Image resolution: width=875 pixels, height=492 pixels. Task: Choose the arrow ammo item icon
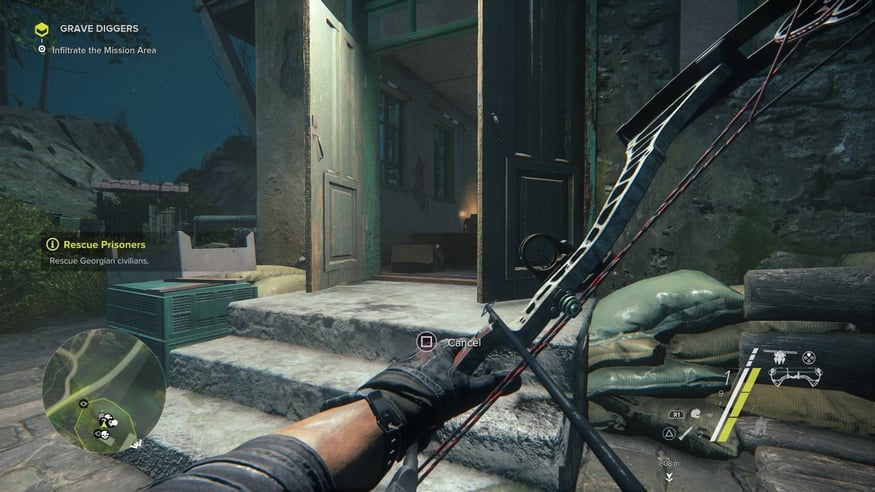coord(688,433)
